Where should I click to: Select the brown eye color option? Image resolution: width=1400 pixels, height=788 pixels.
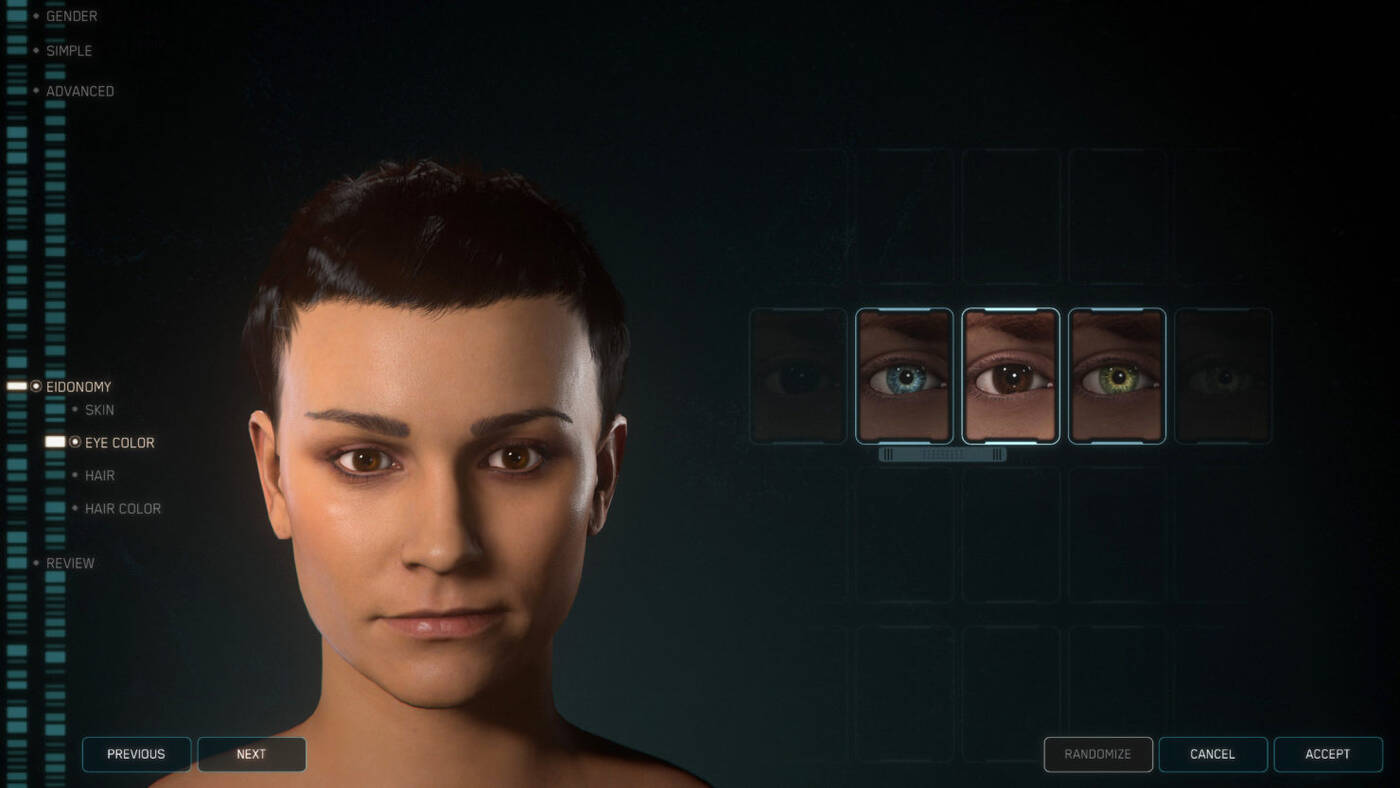[1010, 376]
